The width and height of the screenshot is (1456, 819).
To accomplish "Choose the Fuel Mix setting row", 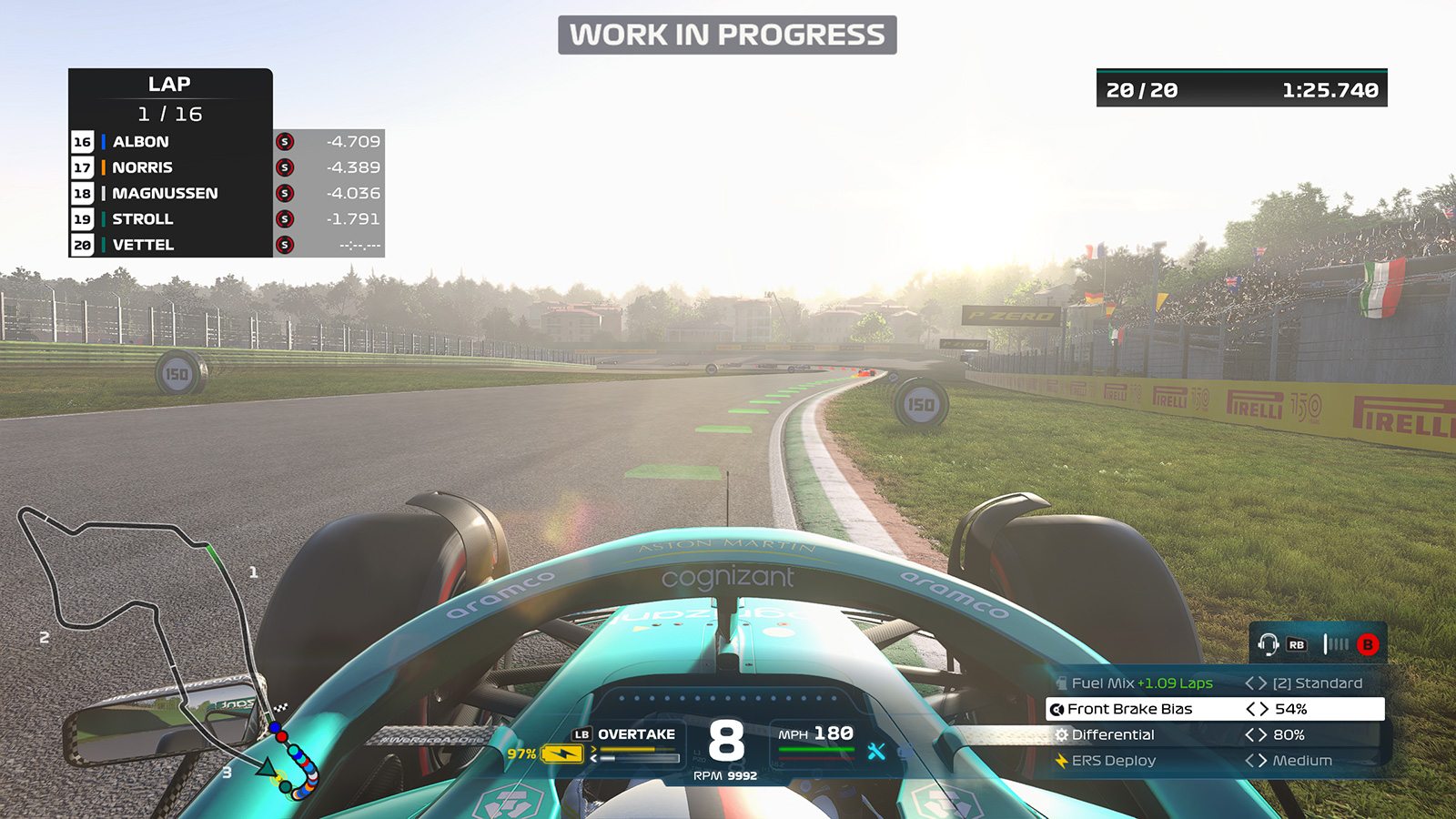I will coord(1215,683).
